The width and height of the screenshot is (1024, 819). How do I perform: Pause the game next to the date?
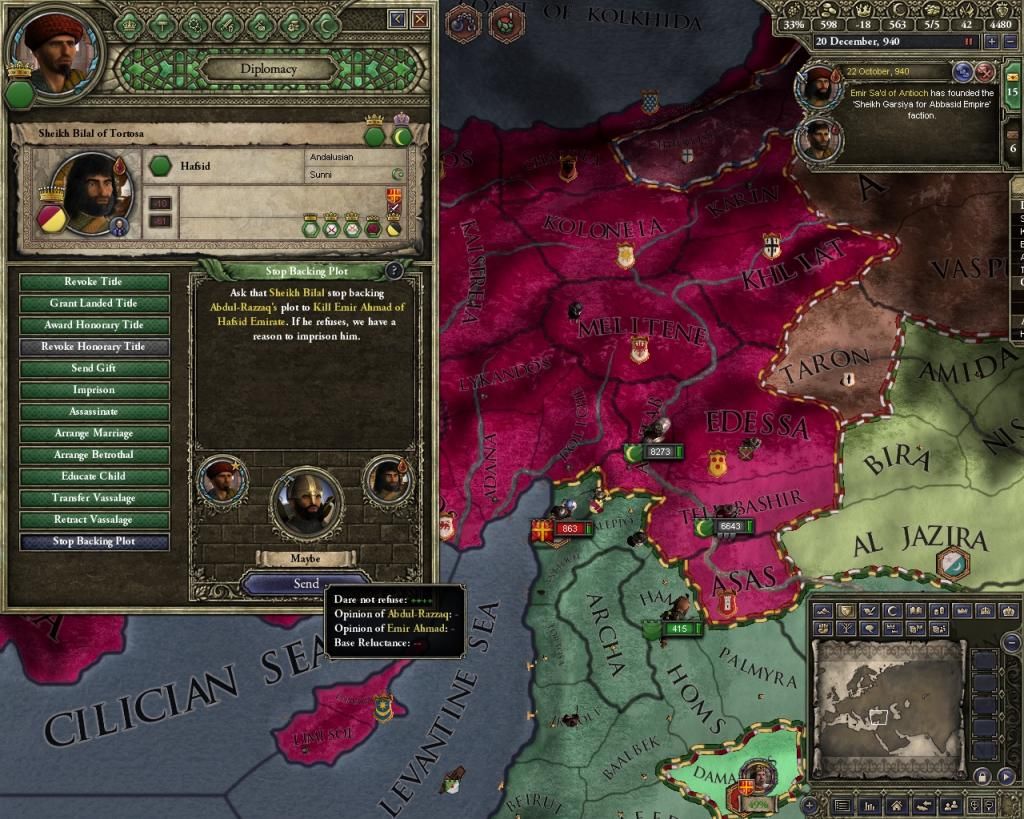[968, 42]
